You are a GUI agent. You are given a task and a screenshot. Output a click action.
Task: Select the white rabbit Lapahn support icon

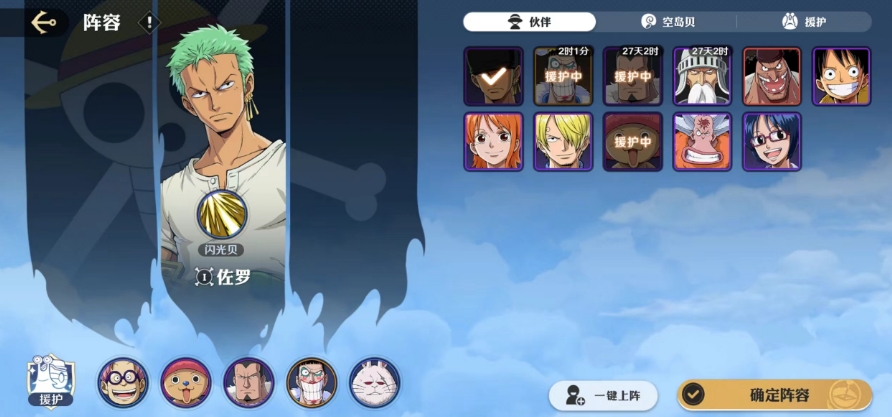pyautogui.click(x=375, y=382)
